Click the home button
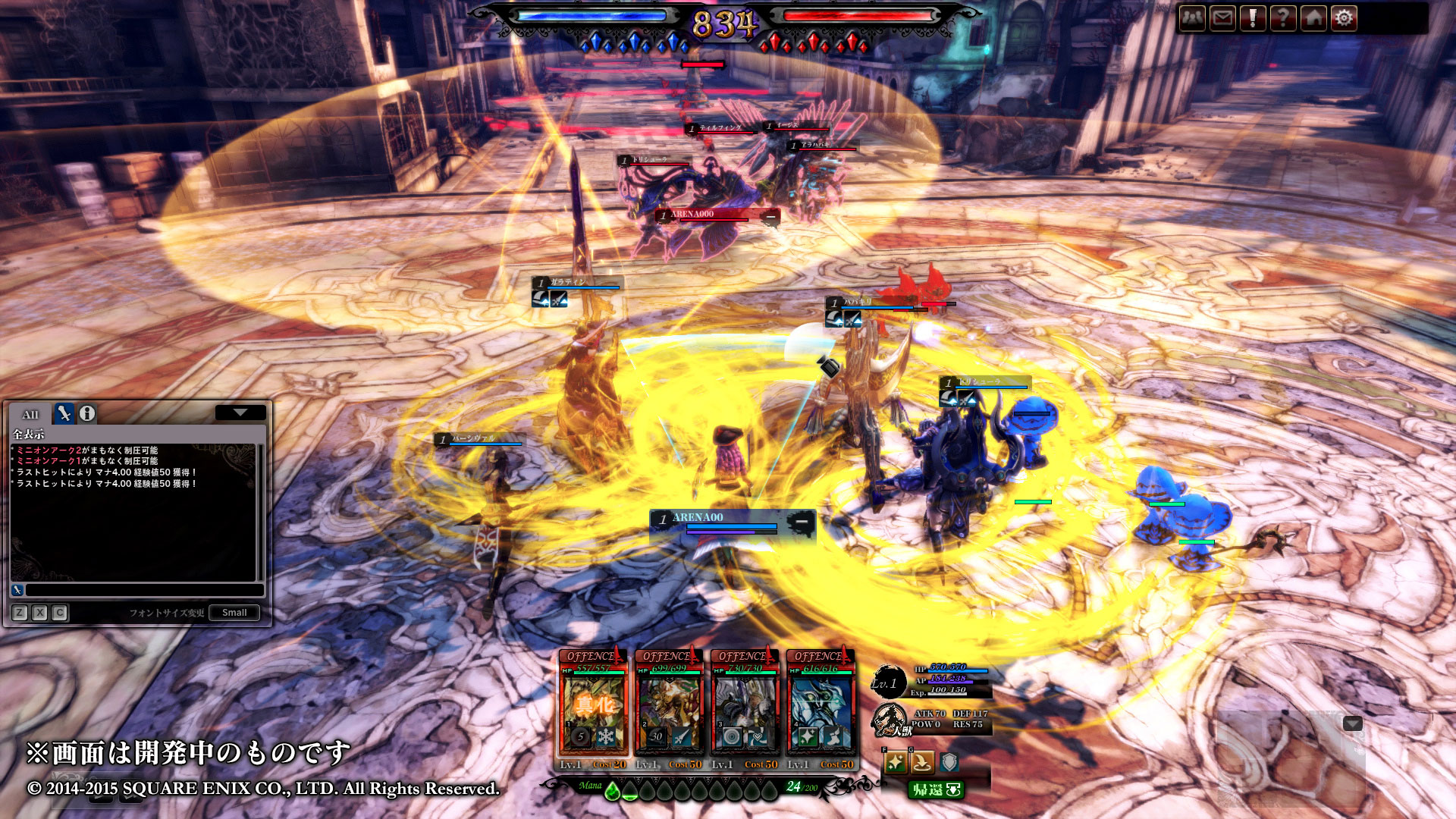 [x=1313, y=17]
